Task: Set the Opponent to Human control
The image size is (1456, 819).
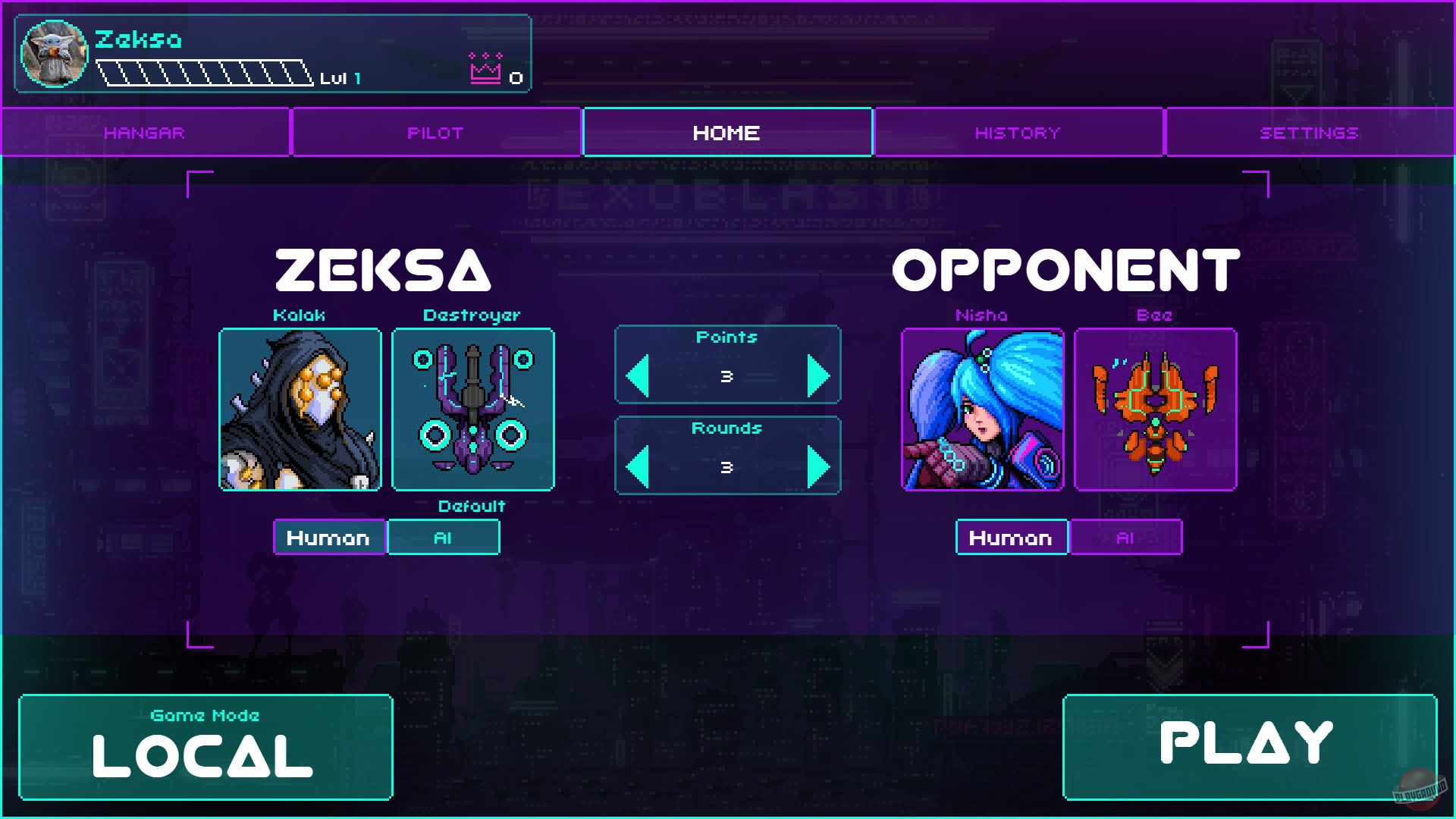Action: tap(1012, 537)
